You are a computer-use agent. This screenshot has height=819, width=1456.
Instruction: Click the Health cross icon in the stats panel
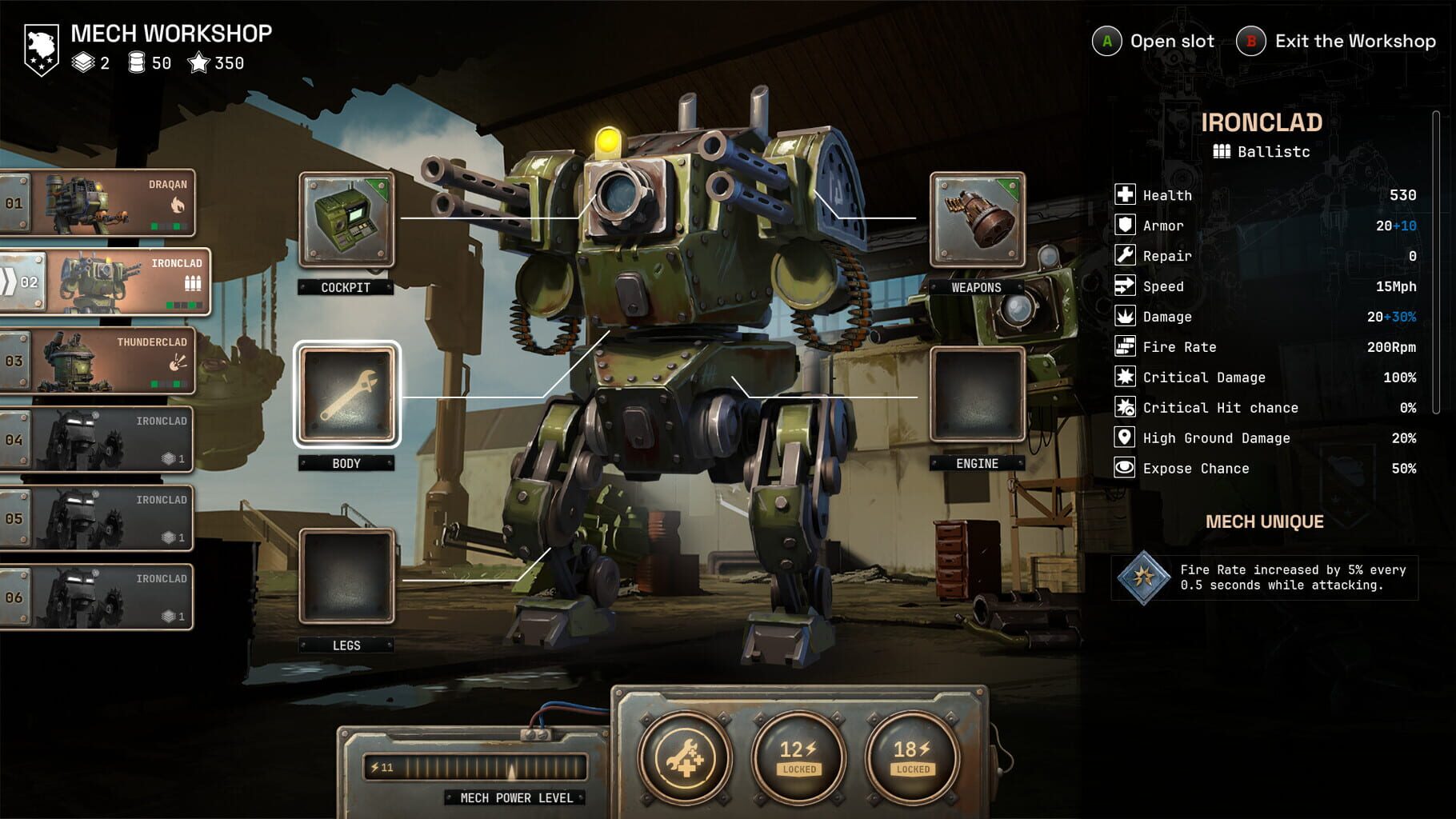click(x=1123, y=194)
